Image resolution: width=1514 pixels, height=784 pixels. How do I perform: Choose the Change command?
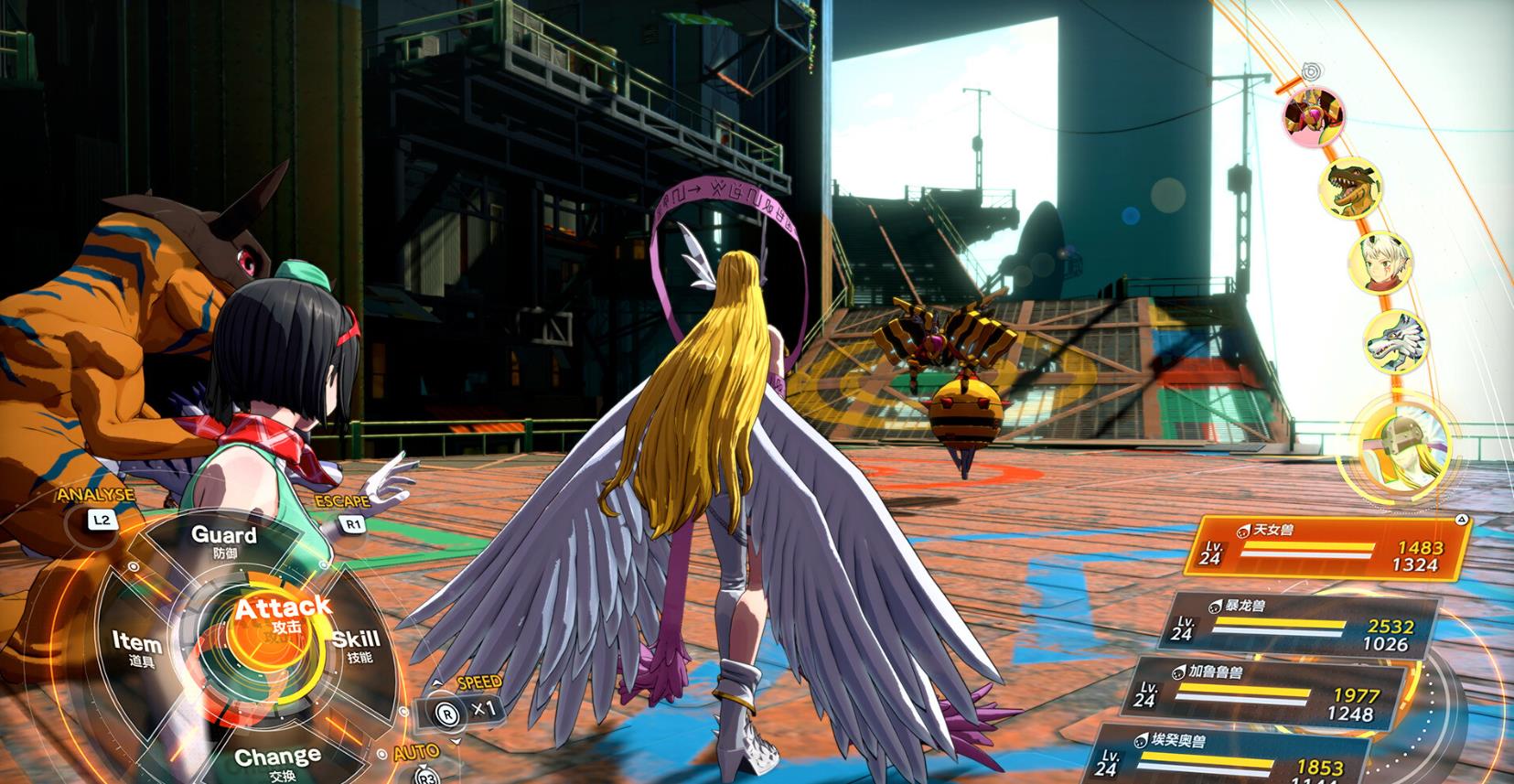[276, 761]
